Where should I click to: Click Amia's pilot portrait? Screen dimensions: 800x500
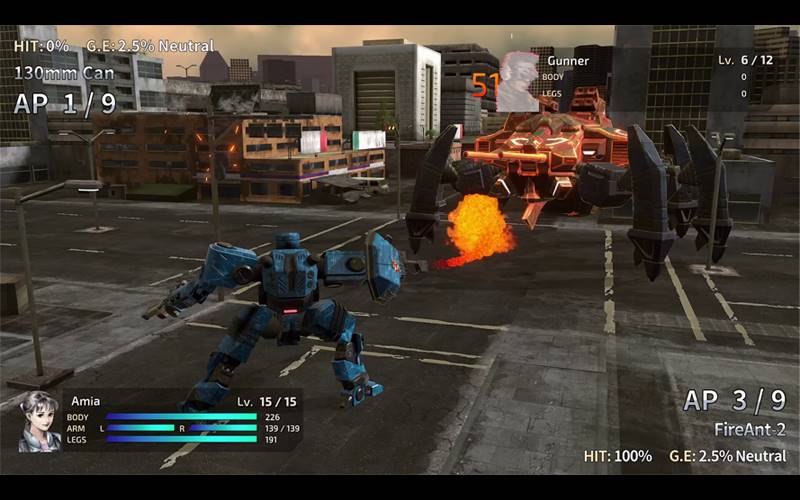coord(40,421)
